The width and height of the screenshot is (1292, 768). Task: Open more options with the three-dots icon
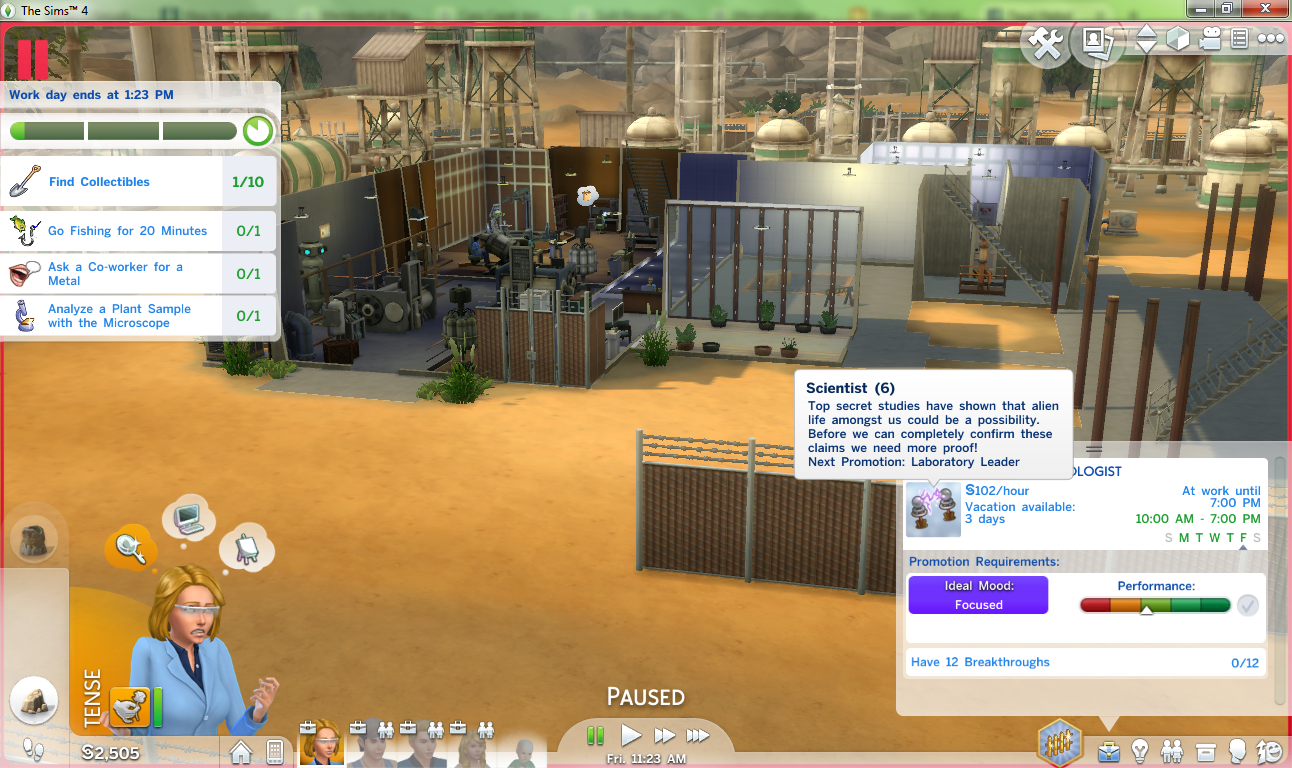click(x=1270, y=40)
